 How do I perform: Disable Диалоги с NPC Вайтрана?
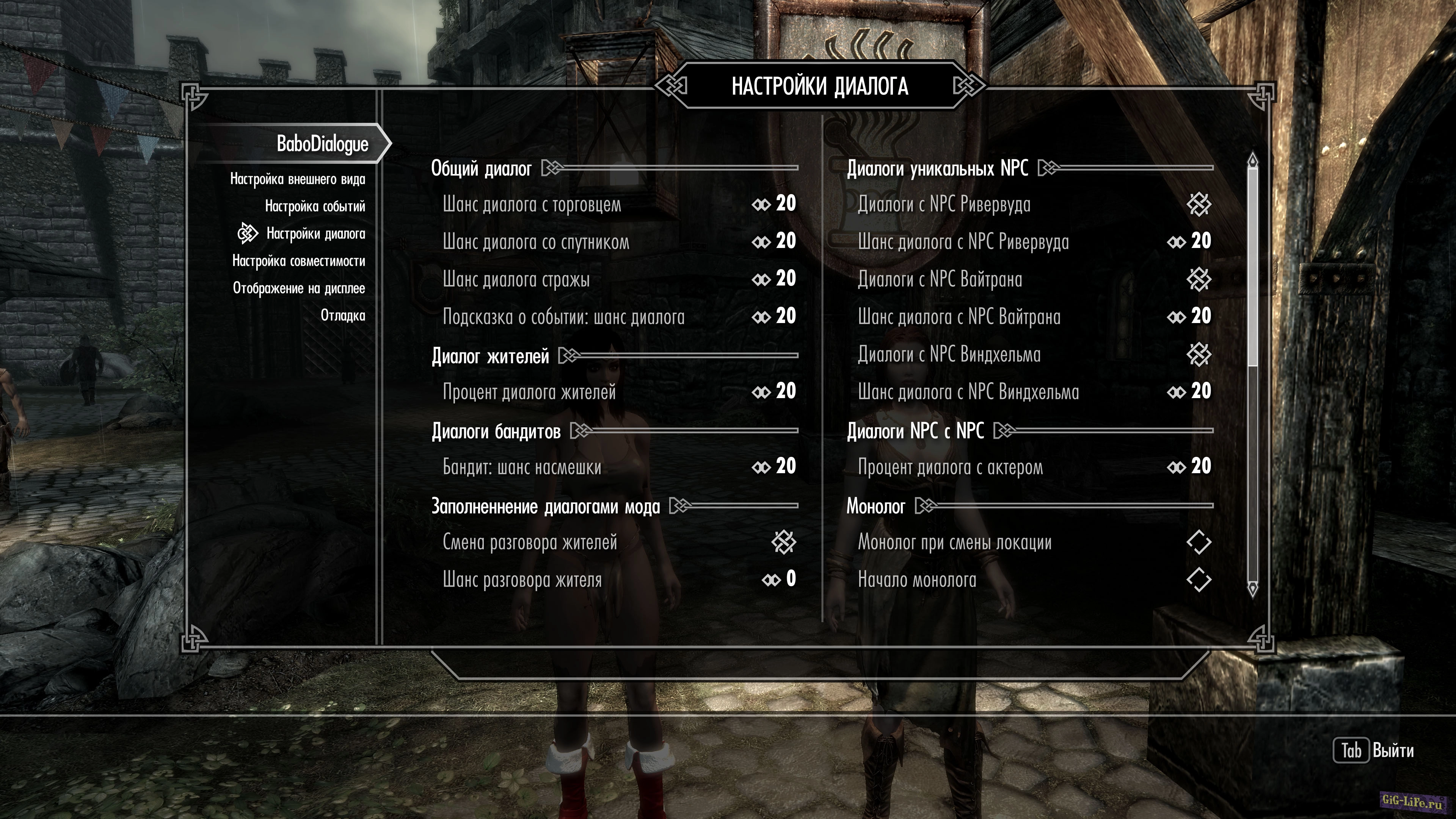pyautogui.click(x=1198, y=279)
